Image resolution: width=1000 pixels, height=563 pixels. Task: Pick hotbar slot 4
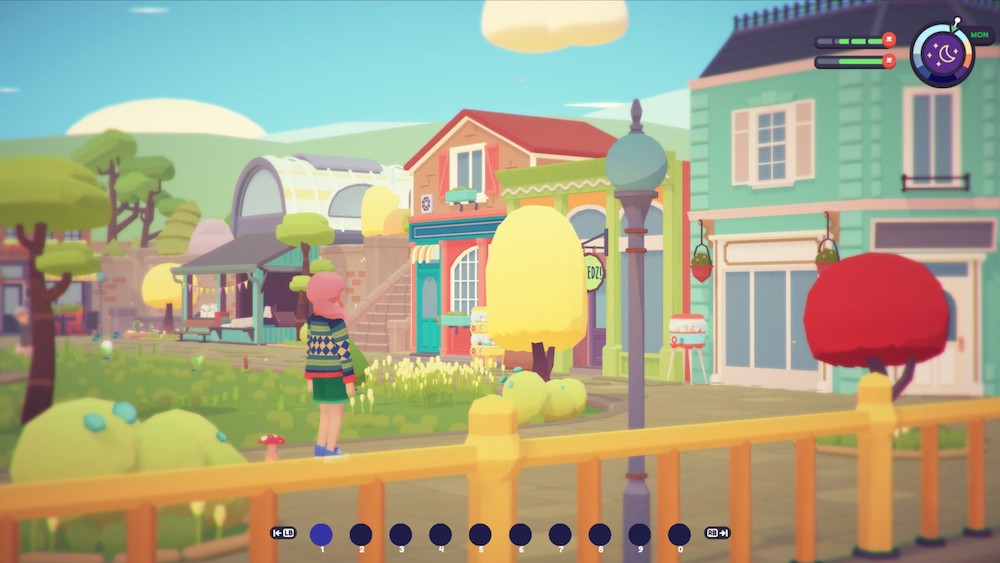(440, 534)
